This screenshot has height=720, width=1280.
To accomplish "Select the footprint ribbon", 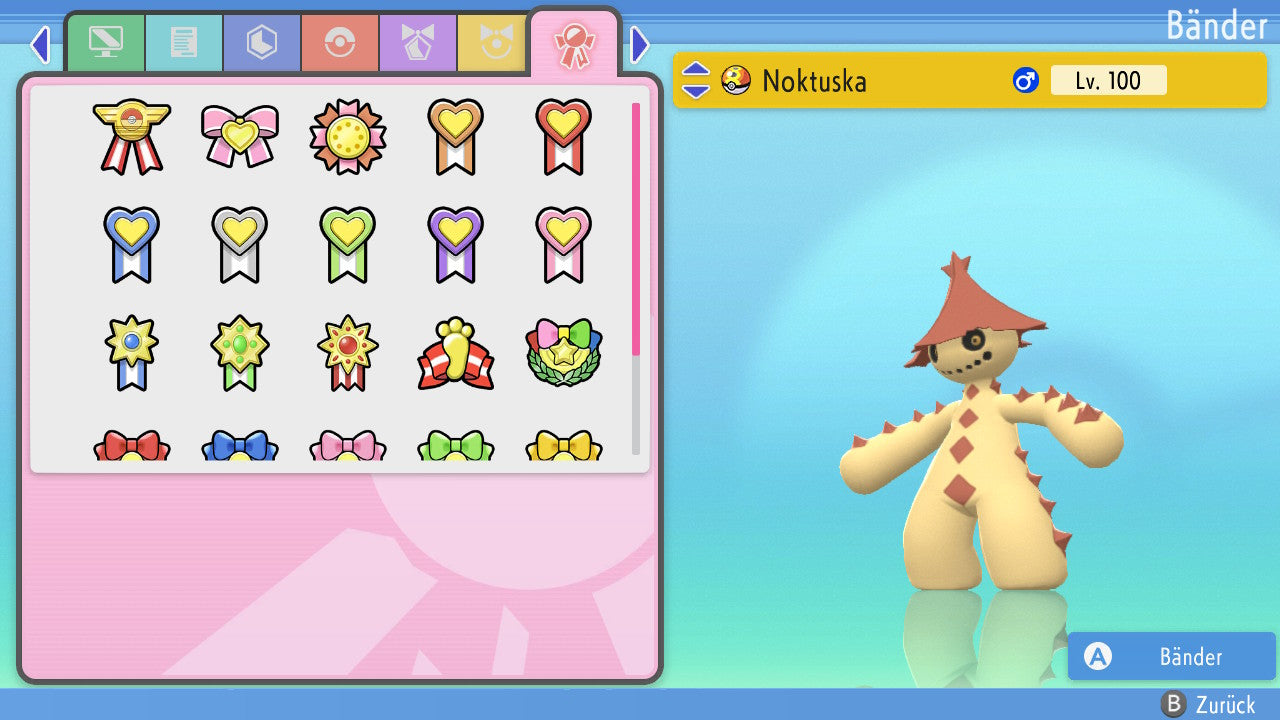I will (456, 354).
